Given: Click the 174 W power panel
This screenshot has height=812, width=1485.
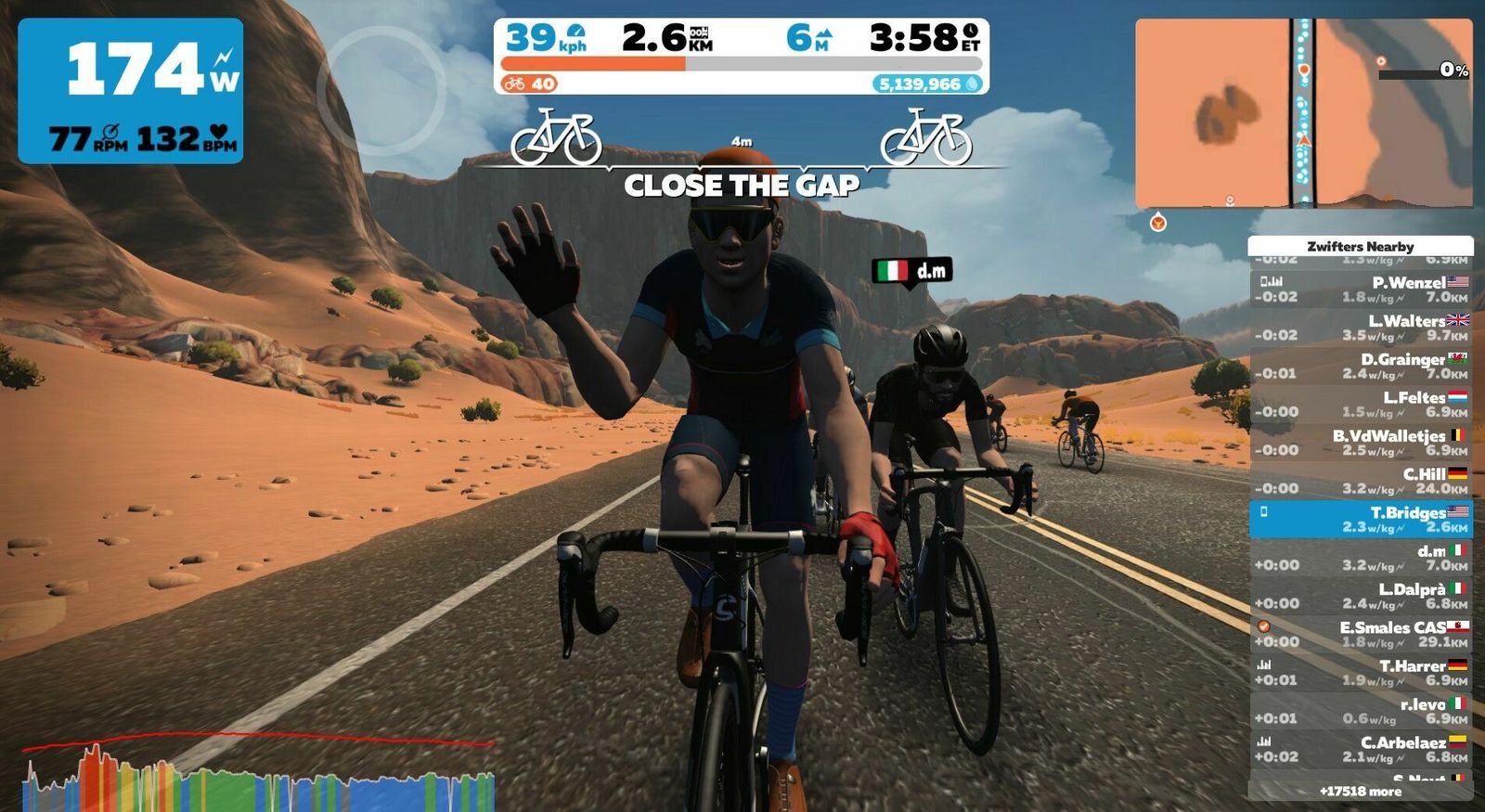Looking at the screenshot, I should (131, 91).
